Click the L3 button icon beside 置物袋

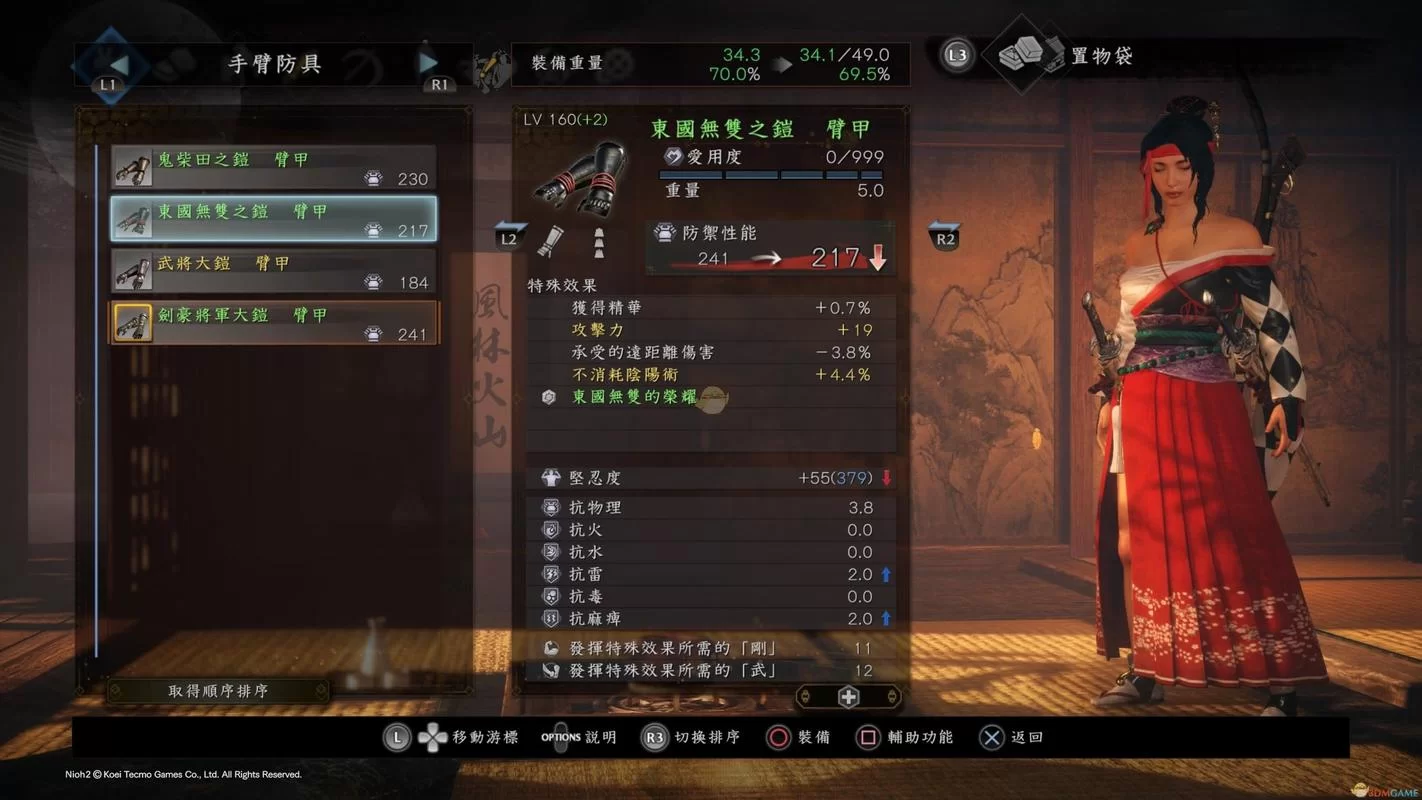[956, 55]
